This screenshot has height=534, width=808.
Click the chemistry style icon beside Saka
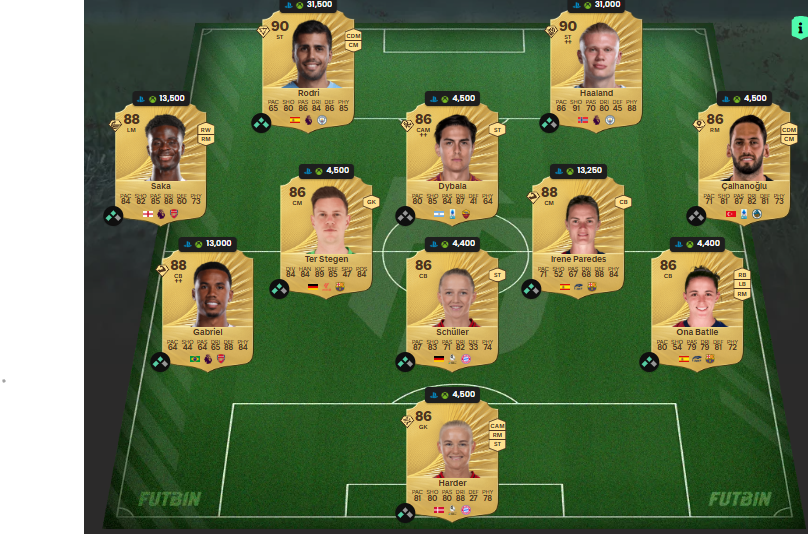[x=114, y=215]
